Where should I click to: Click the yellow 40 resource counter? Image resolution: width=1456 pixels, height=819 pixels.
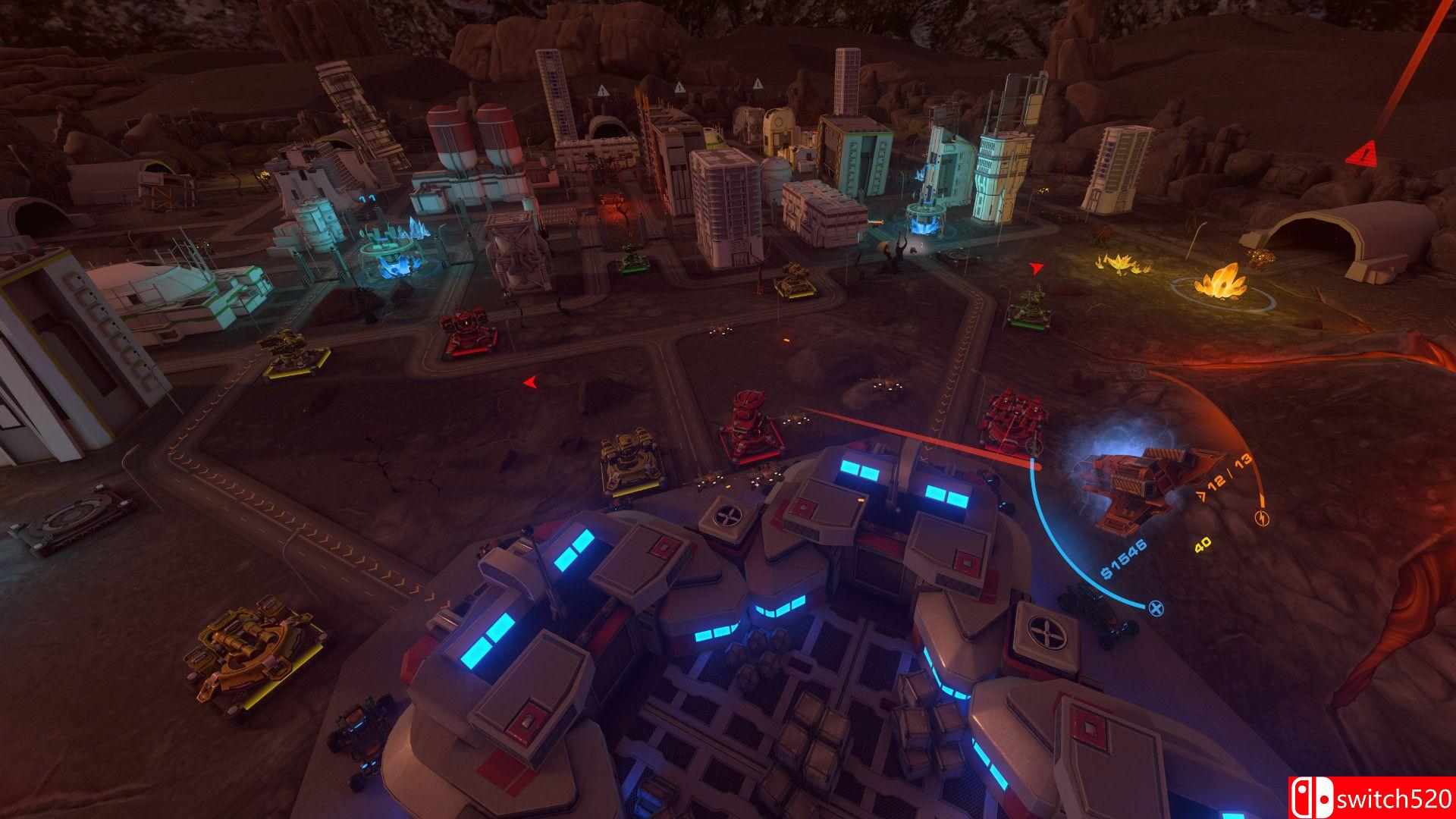(x=1203, y=544)
